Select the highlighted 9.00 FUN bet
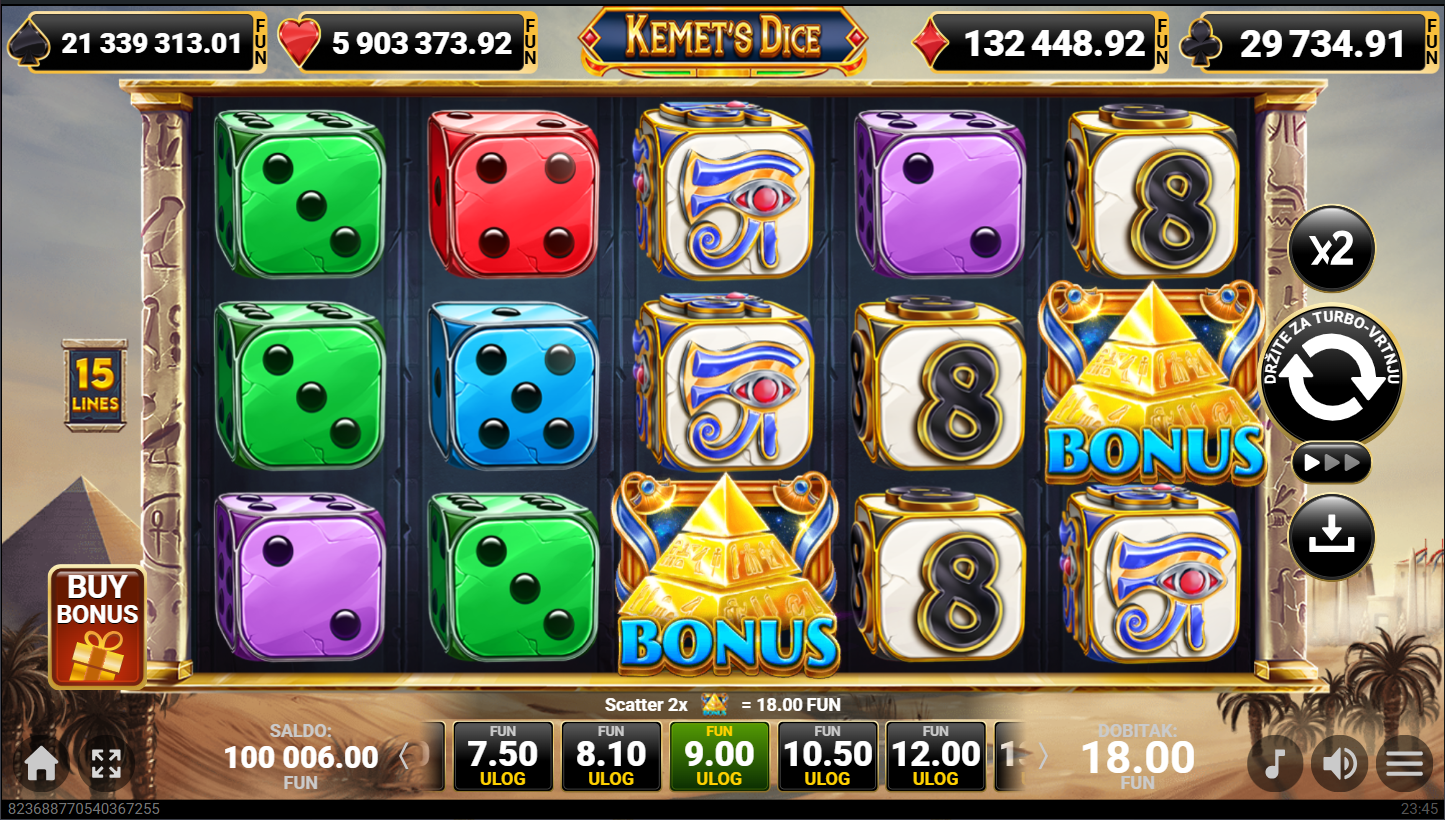The height and width of the screenshot is (820, 1445). (719, 756)
